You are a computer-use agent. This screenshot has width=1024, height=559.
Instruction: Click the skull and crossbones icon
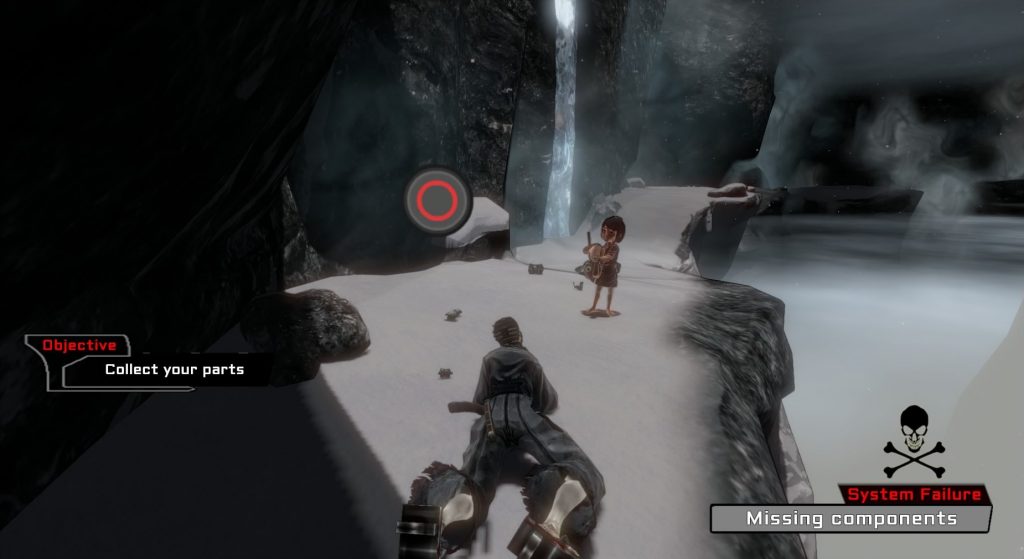[914, 441]
